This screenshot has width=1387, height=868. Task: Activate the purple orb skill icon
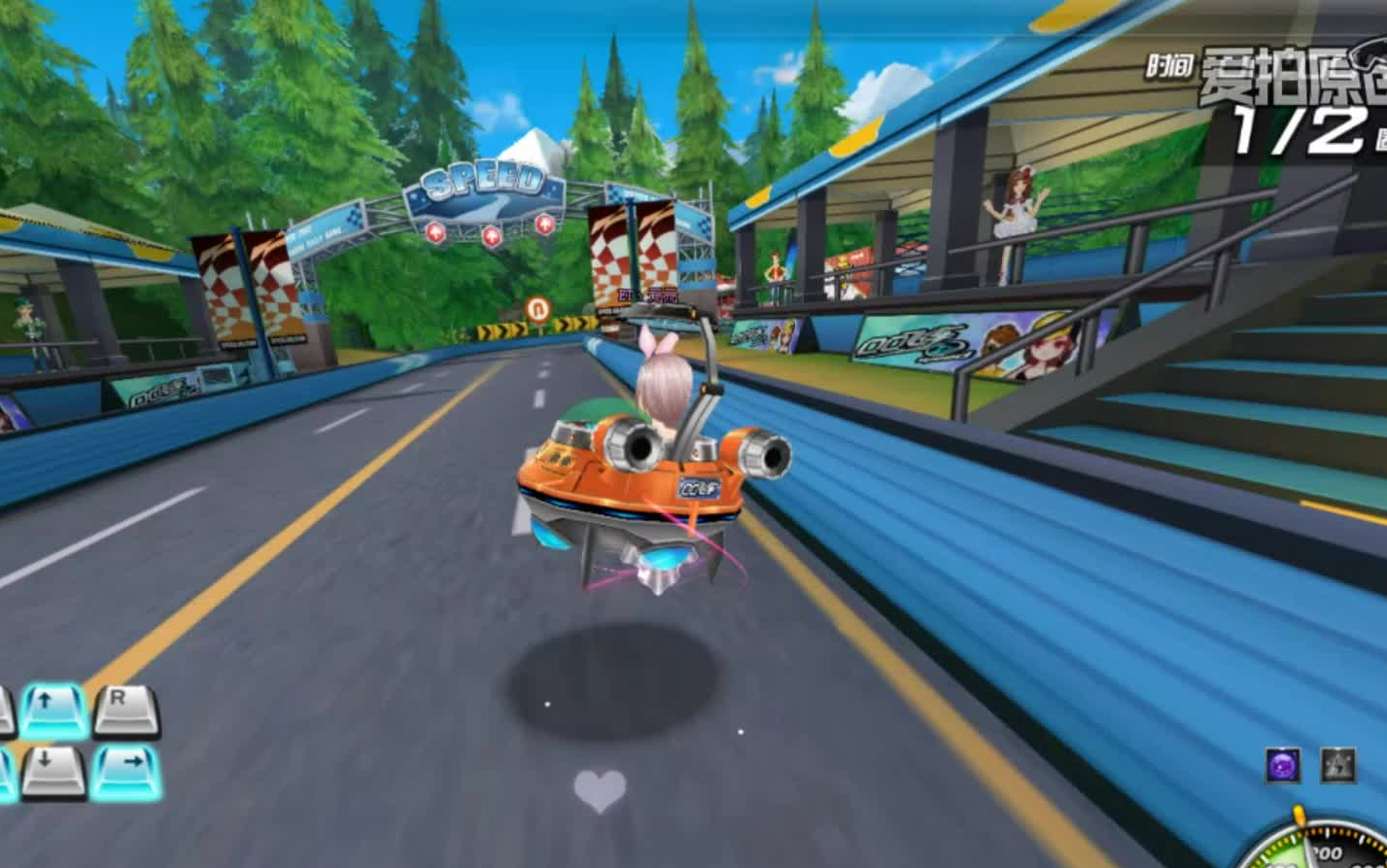(1283, 765)
